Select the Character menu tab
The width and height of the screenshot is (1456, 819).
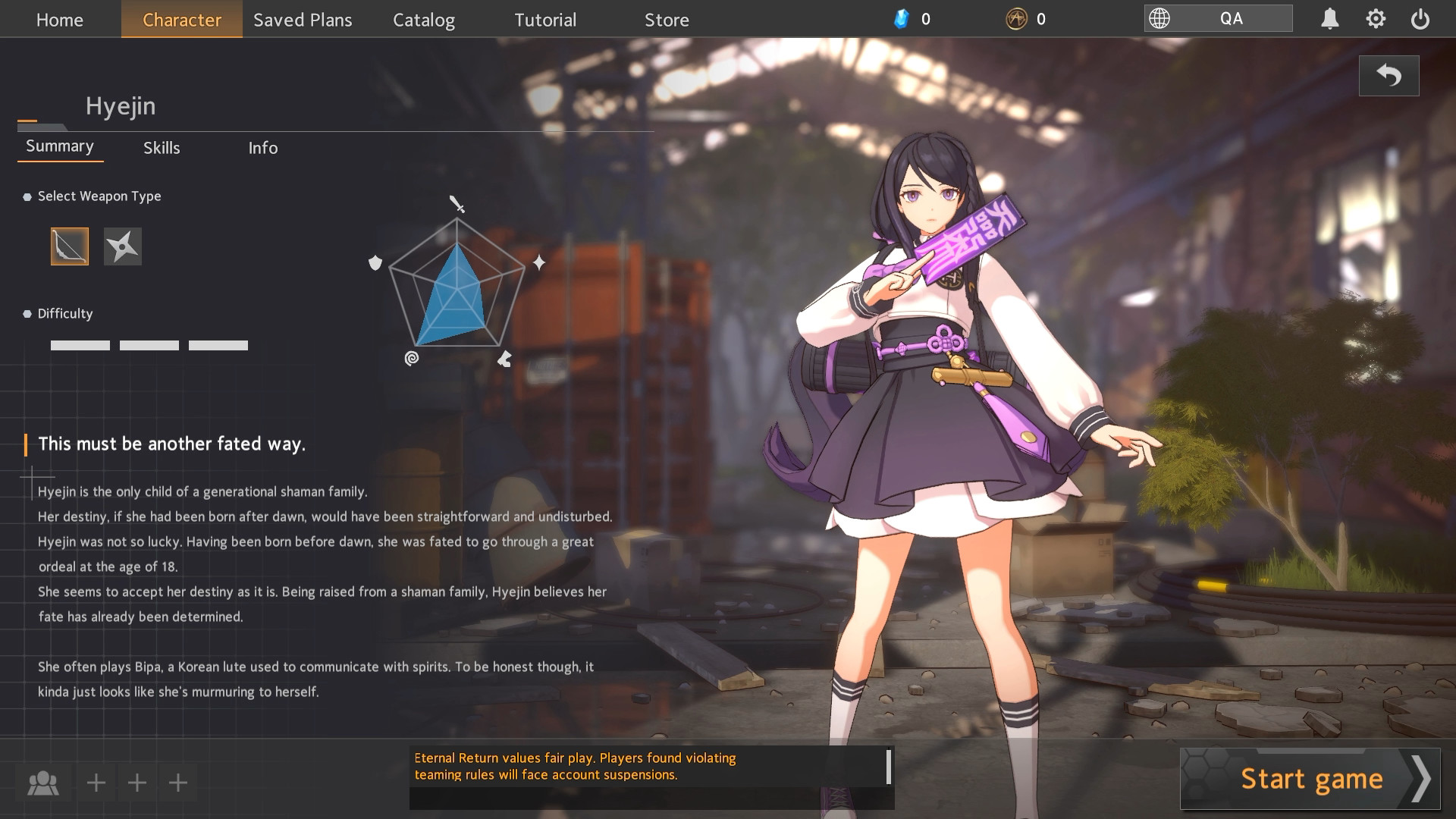point(182,20)
